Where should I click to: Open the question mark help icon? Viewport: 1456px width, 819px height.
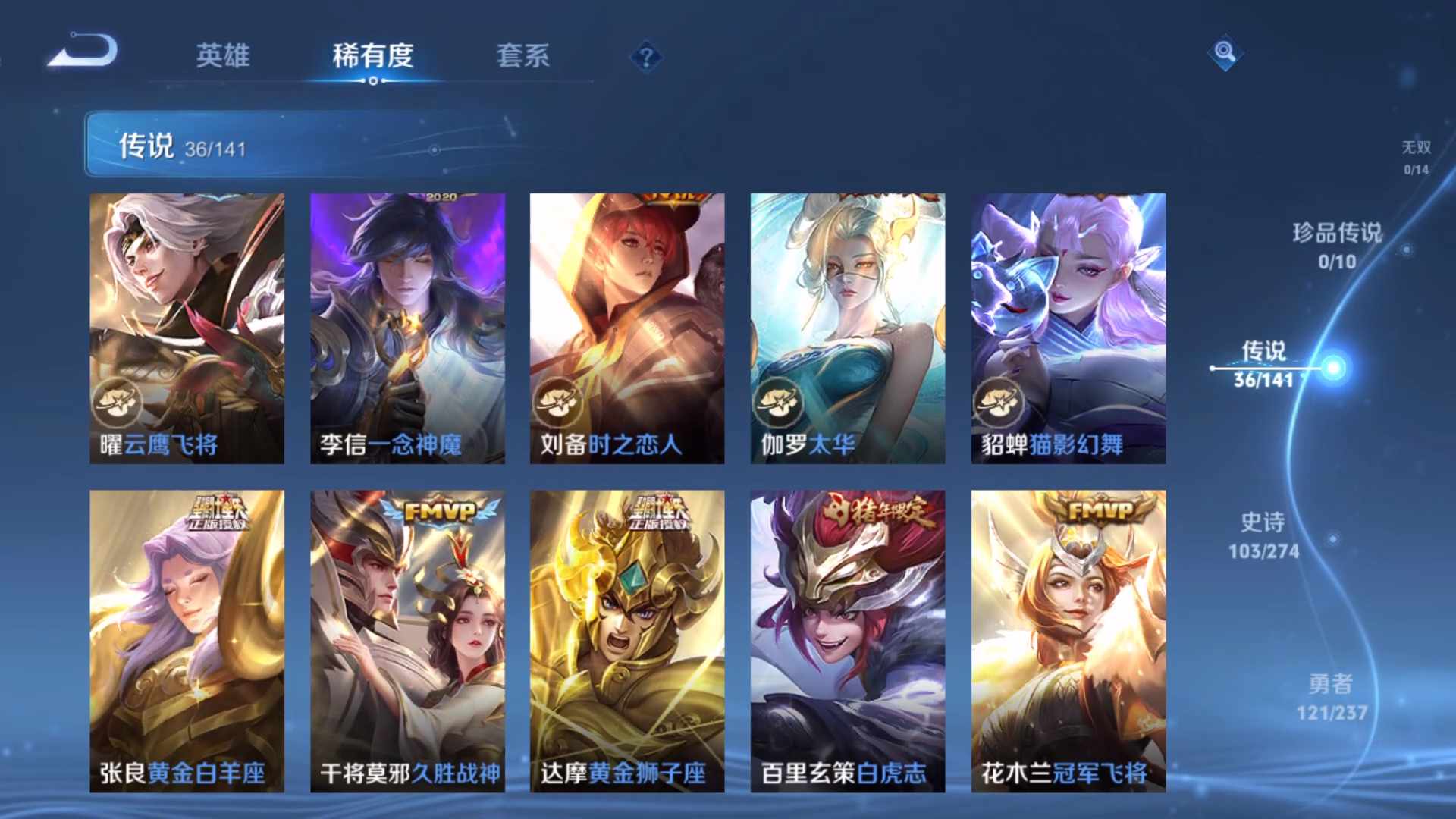tap(646, 58)
